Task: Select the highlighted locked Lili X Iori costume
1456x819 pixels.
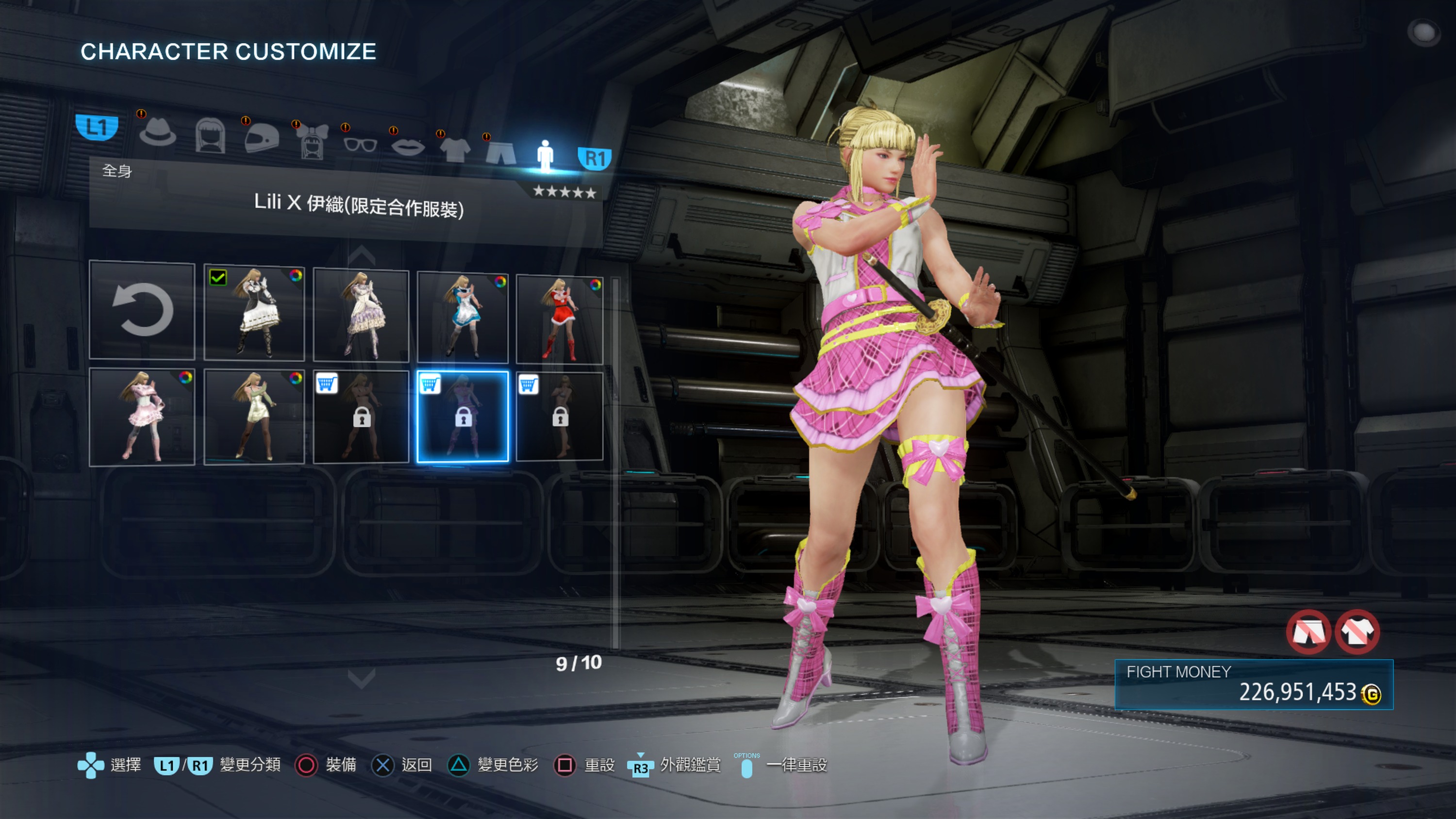Action: tap(463, 417)
